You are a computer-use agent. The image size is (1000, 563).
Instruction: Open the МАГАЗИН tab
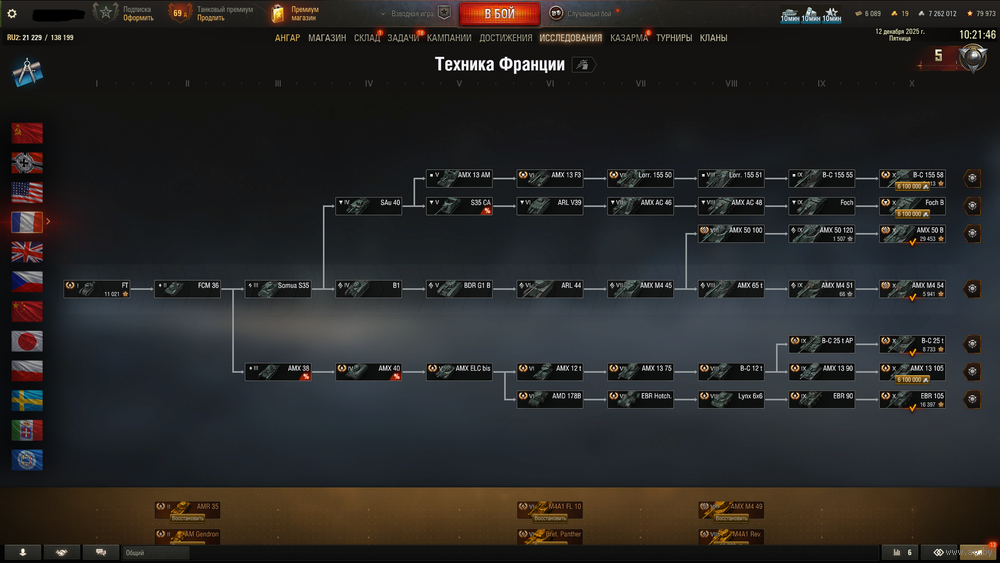pos(327,38)
